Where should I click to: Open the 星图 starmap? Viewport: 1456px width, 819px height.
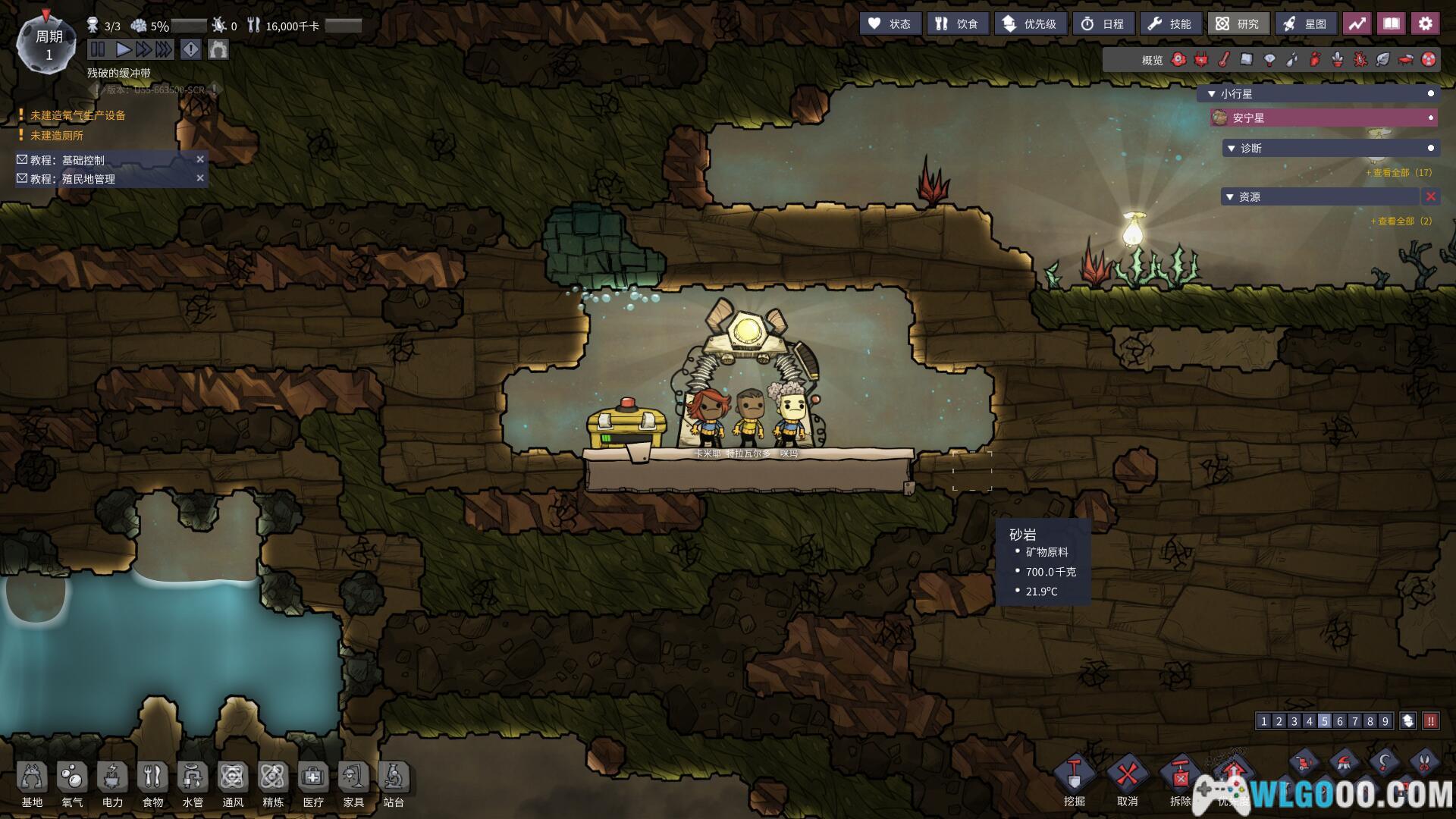tap(1305, 24)
